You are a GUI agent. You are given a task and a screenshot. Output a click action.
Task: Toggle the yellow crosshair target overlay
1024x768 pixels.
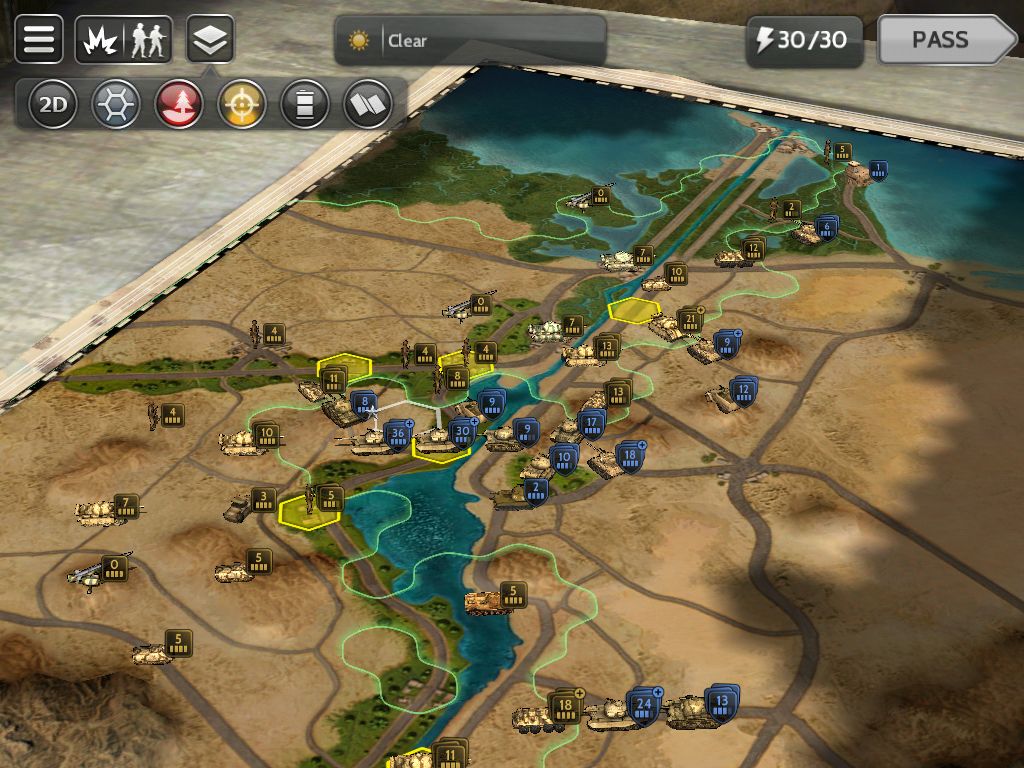(x=242, y=104)
